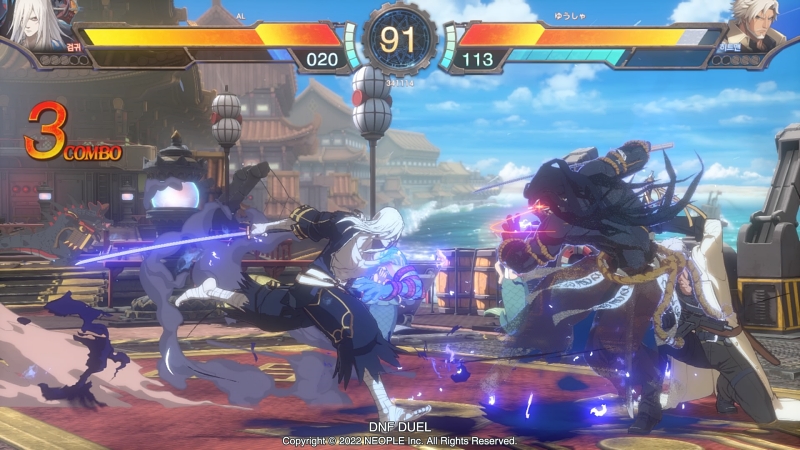Click the white-haired player one portrait
Image resolution: width=800 pixels, height=450 pixels.
pos(37,24)
